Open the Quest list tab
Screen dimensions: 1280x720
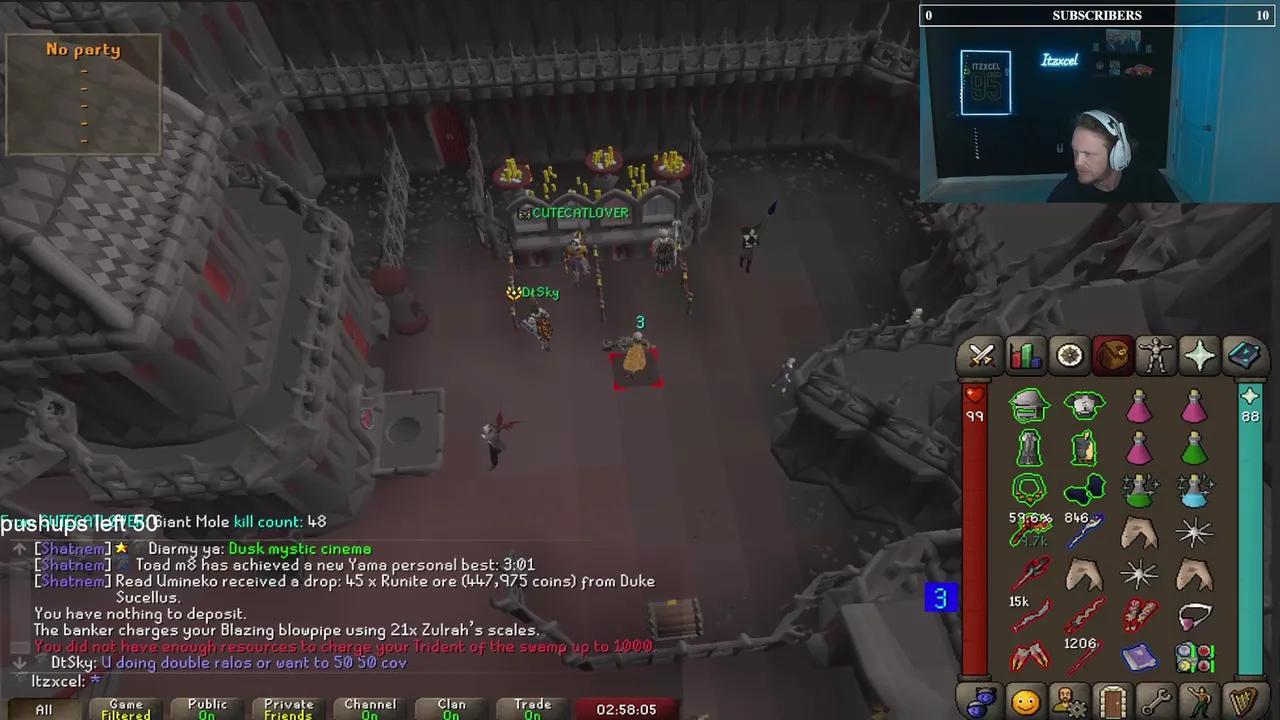(x=1069, y=355)
